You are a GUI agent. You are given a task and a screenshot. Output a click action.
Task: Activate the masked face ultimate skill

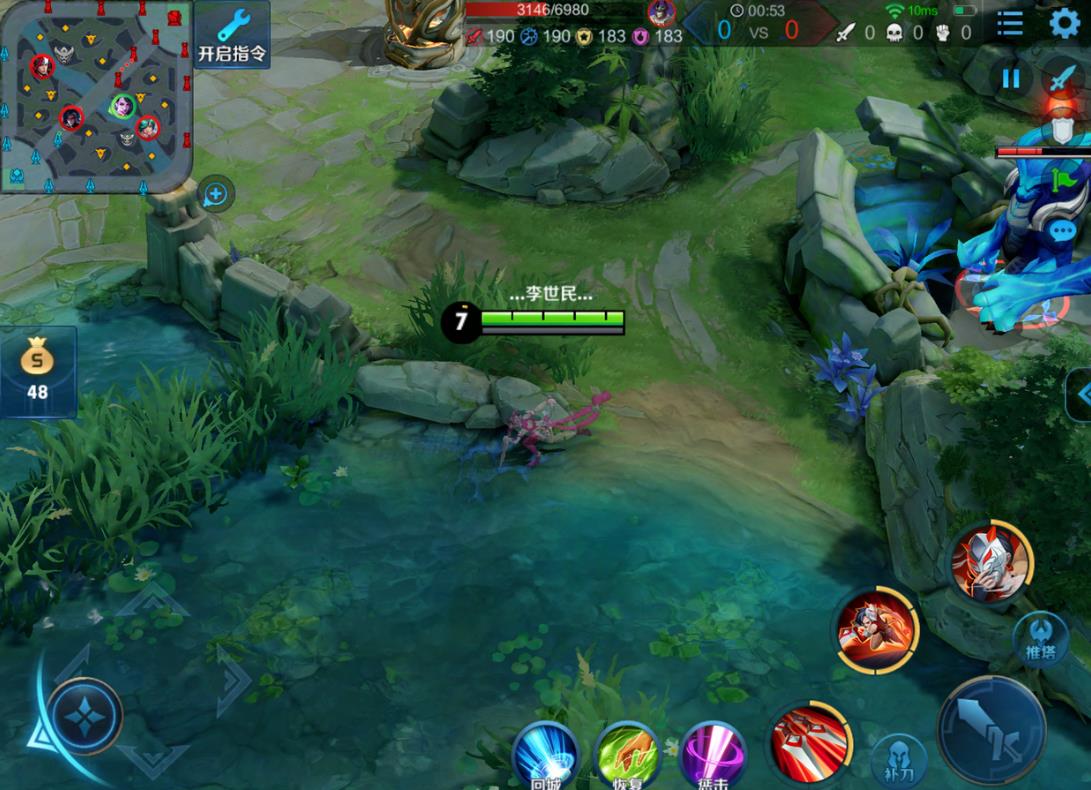click(990, 563)
